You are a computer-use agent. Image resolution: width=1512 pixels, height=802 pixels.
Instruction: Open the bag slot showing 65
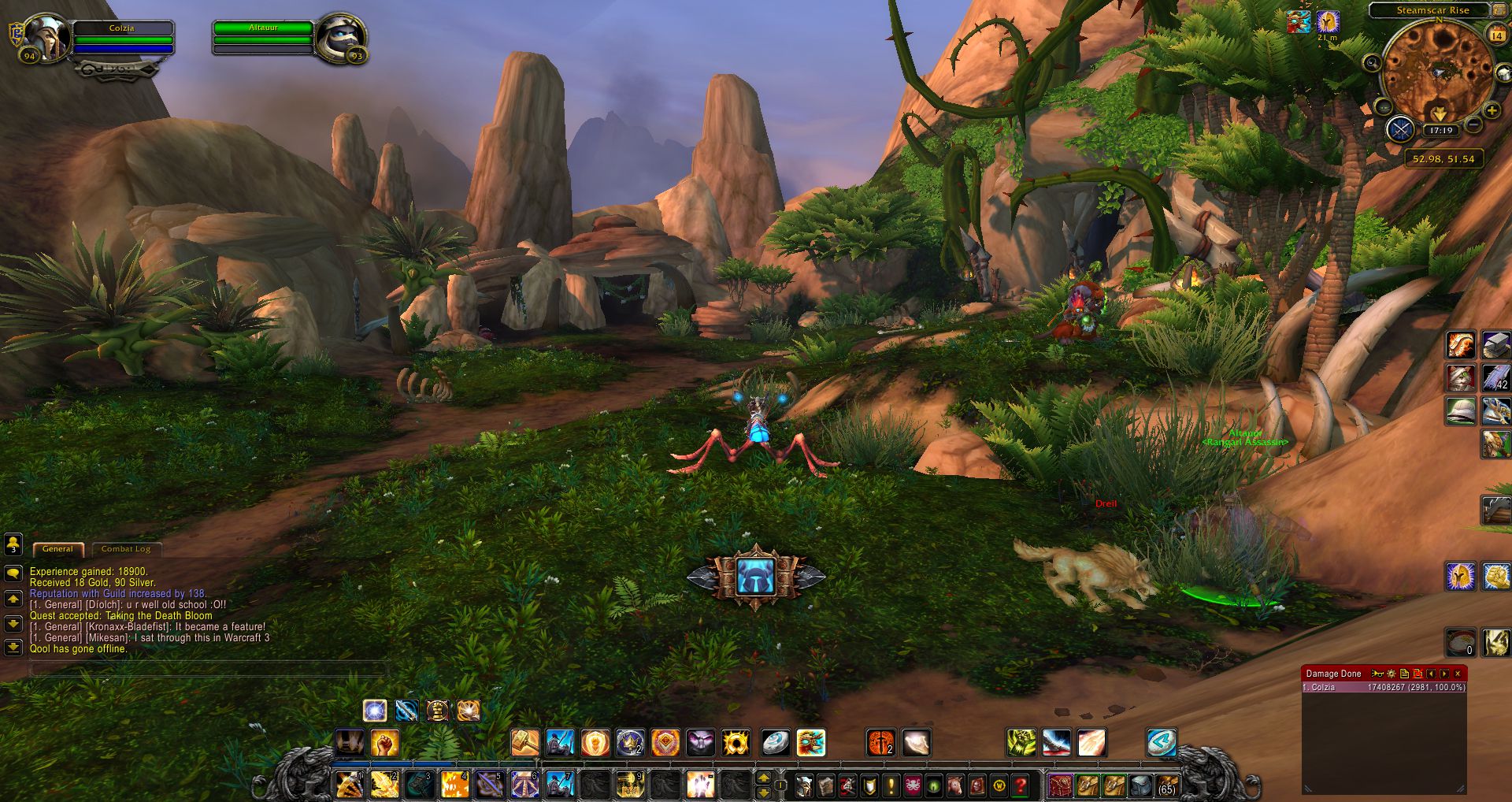(x=1166, y=785)
